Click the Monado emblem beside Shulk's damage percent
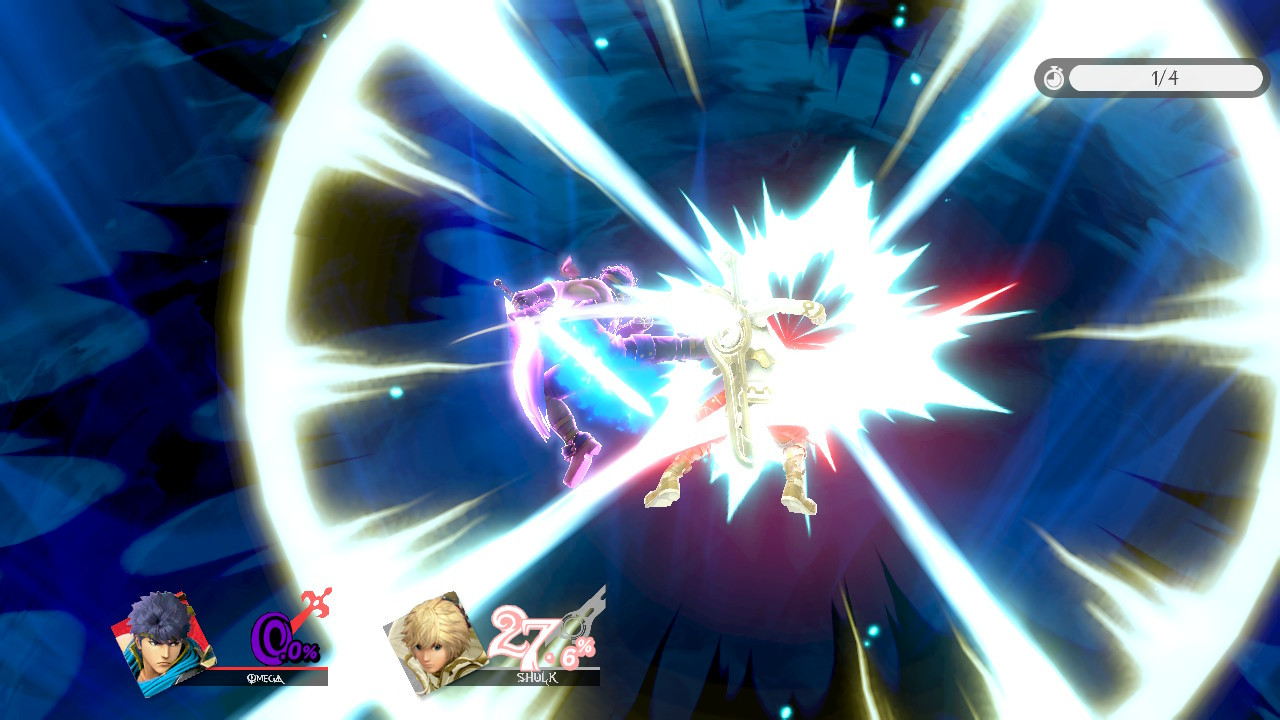 (577, 624)
